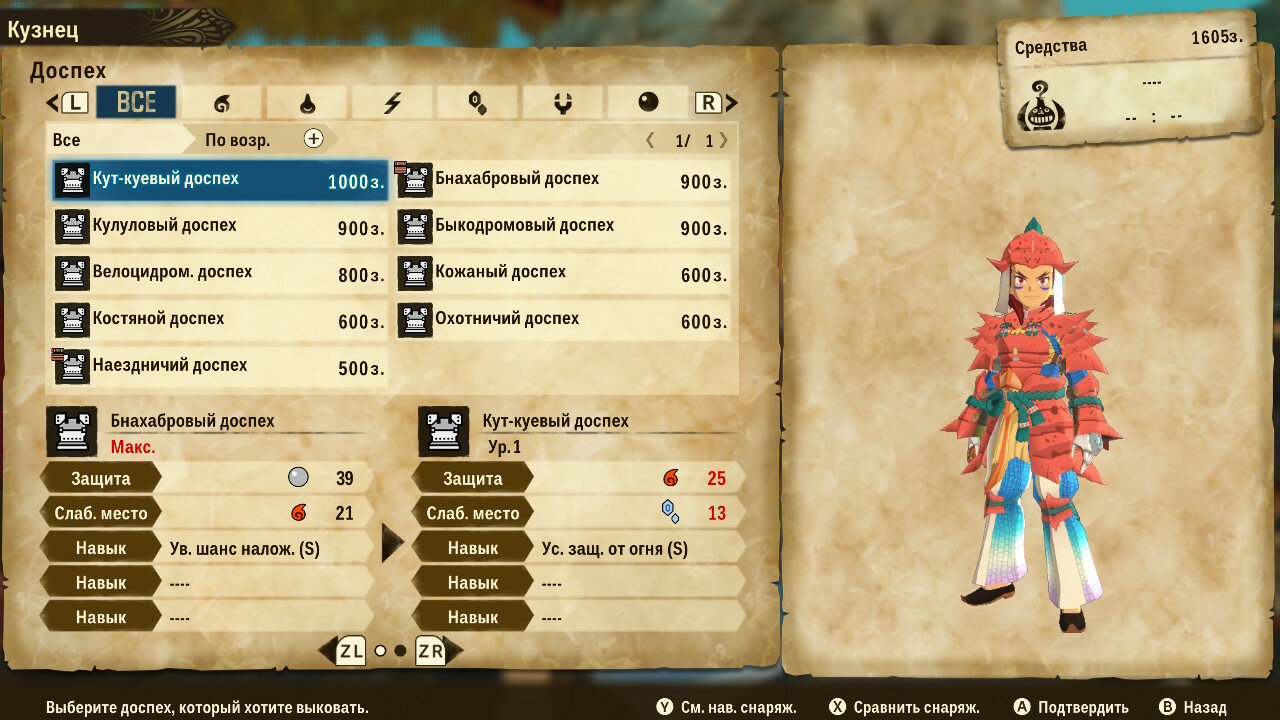Choose Кожаный доспех from the list

564,274
